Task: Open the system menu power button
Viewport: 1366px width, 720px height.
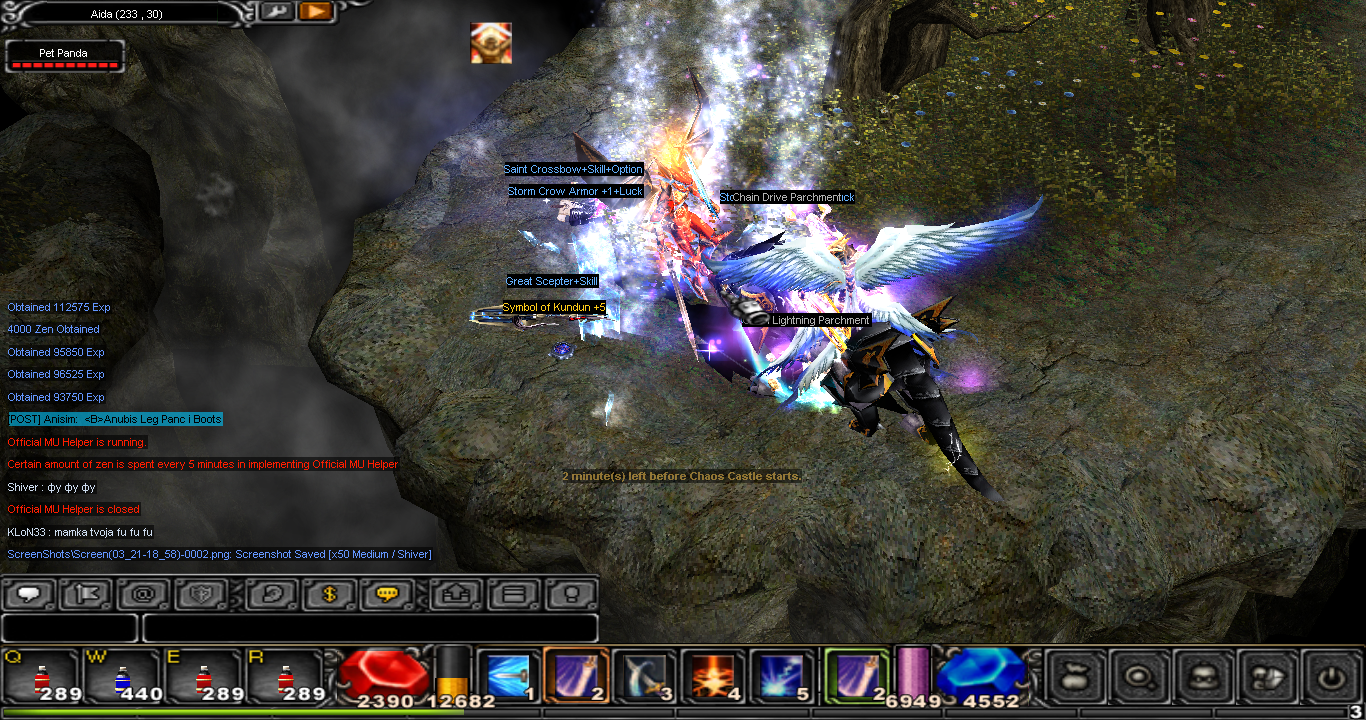Action: pyautogui.click(x=1330, y=676)
